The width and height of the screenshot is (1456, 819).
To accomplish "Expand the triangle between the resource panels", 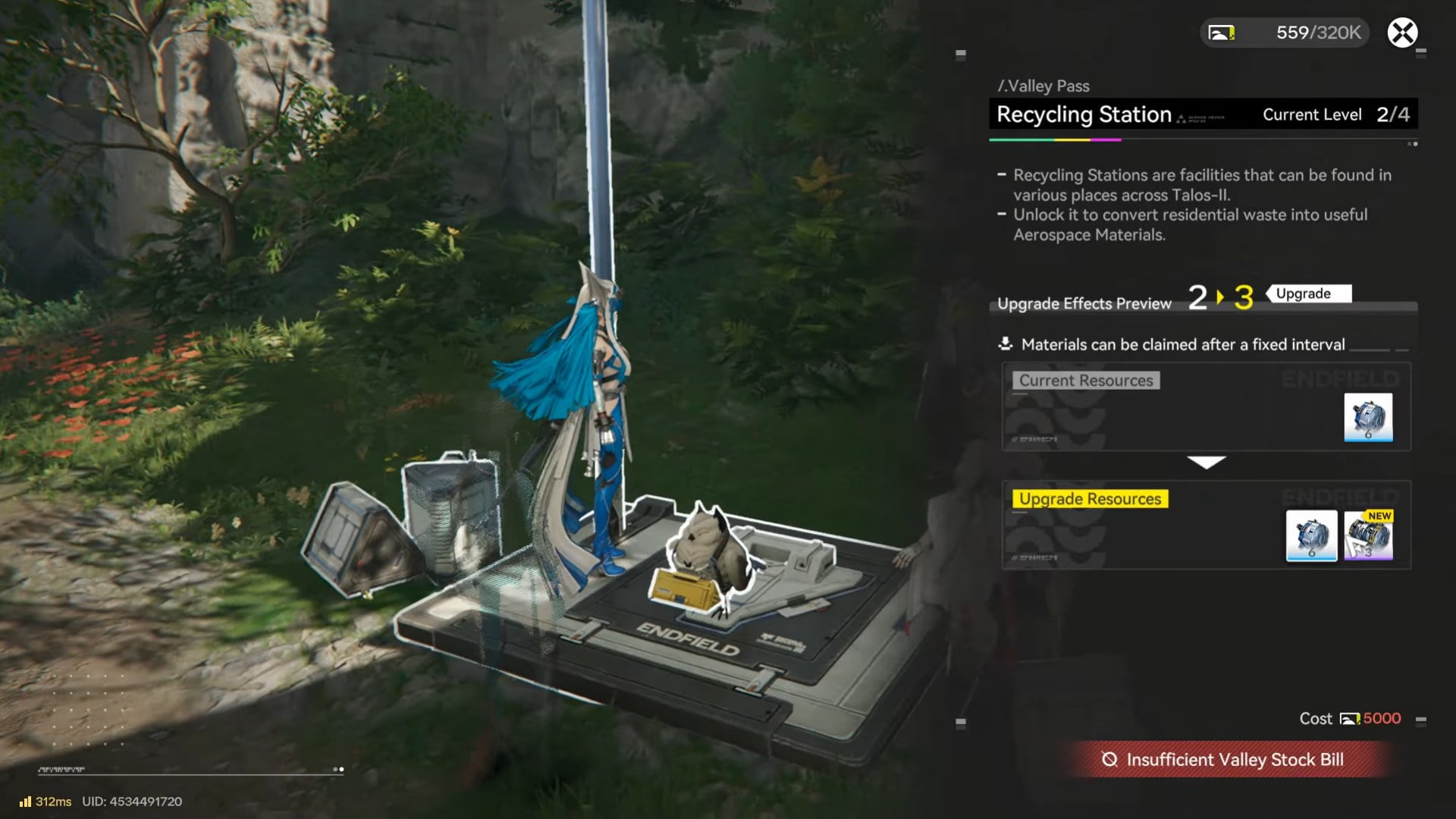I will (1207, 461).
